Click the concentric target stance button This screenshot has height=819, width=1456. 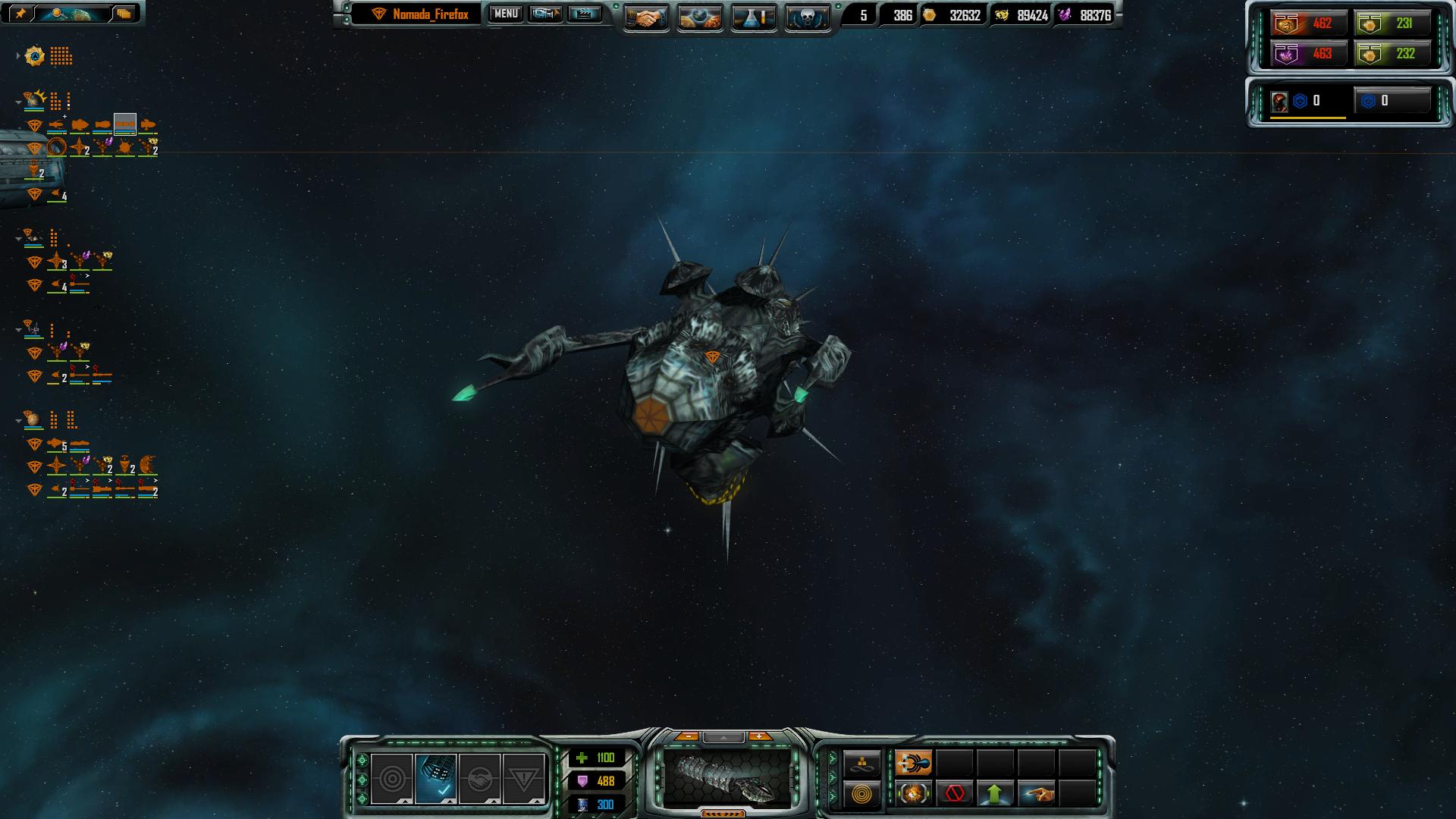392,779
